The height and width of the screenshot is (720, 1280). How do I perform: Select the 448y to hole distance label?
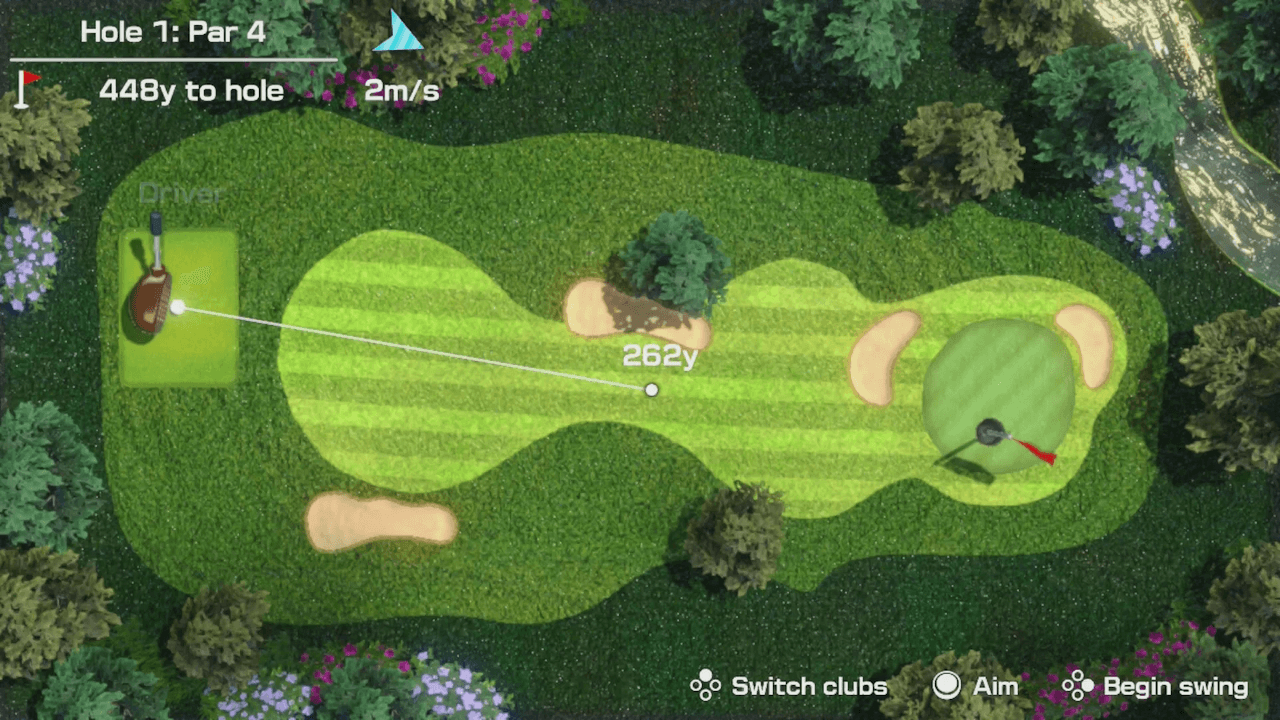point(191,90)
